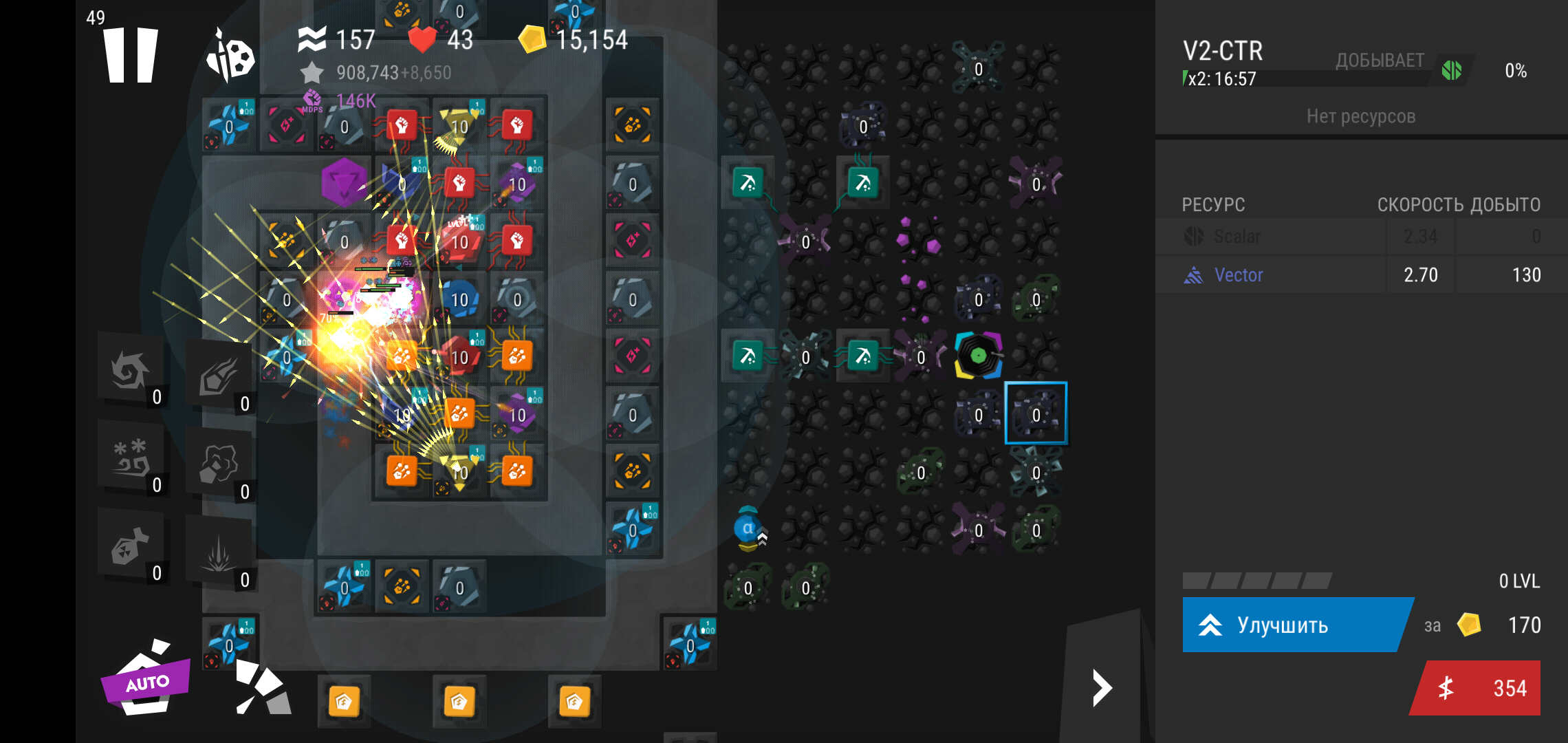Select the Scalar resource row

pos(1360,237)
